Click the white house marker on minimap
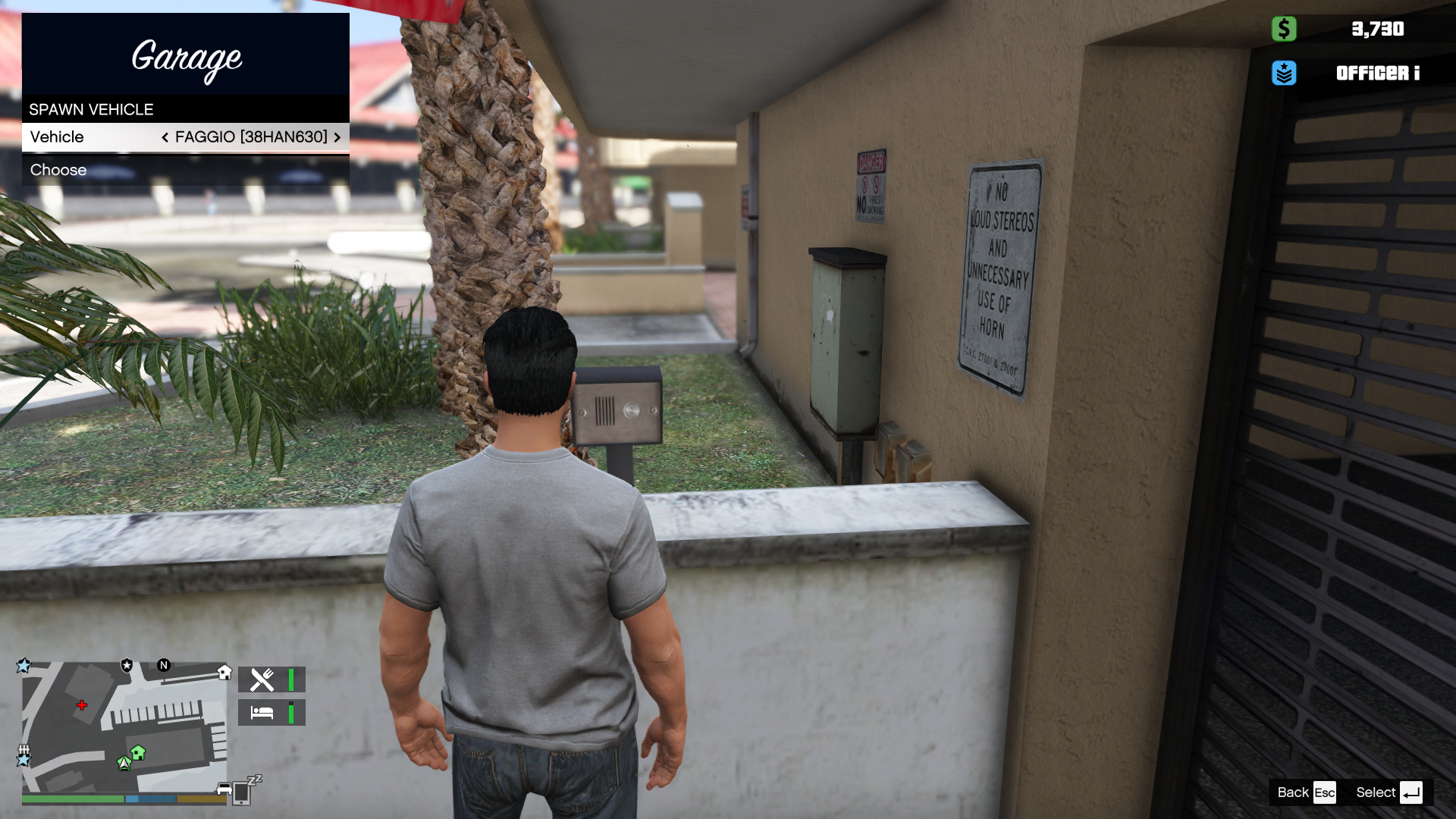 pos(224,672)
